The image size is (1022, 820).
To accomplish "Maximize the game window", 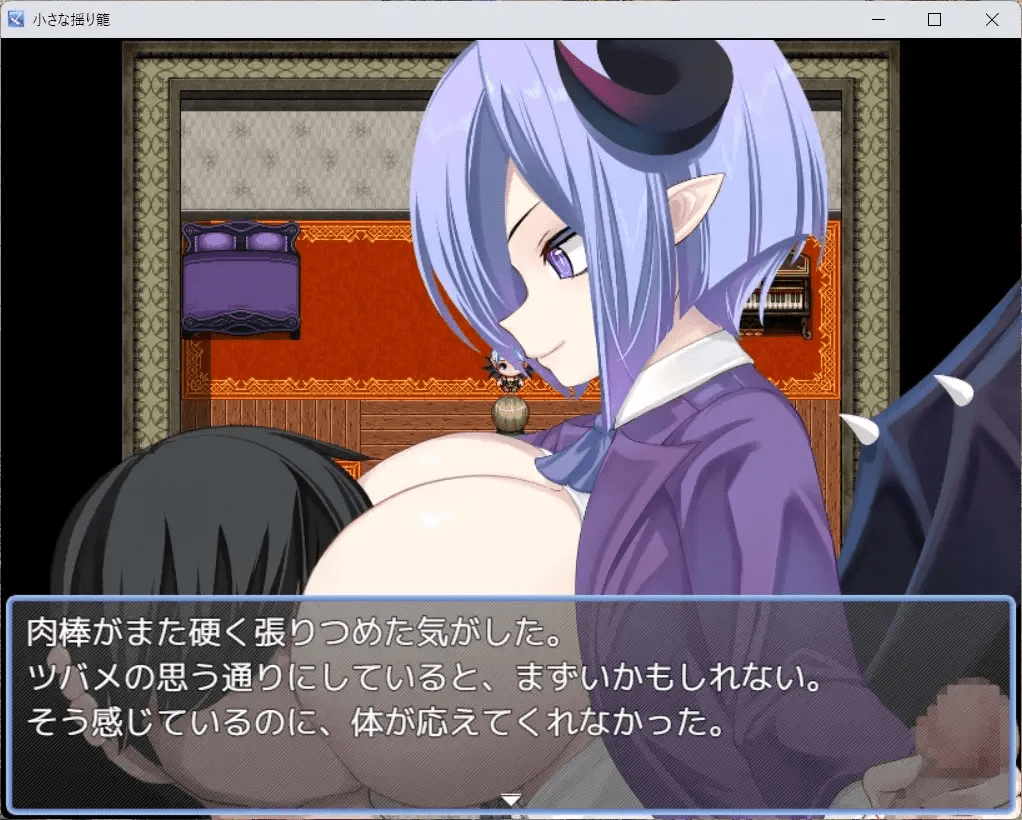I will (935, 19).
